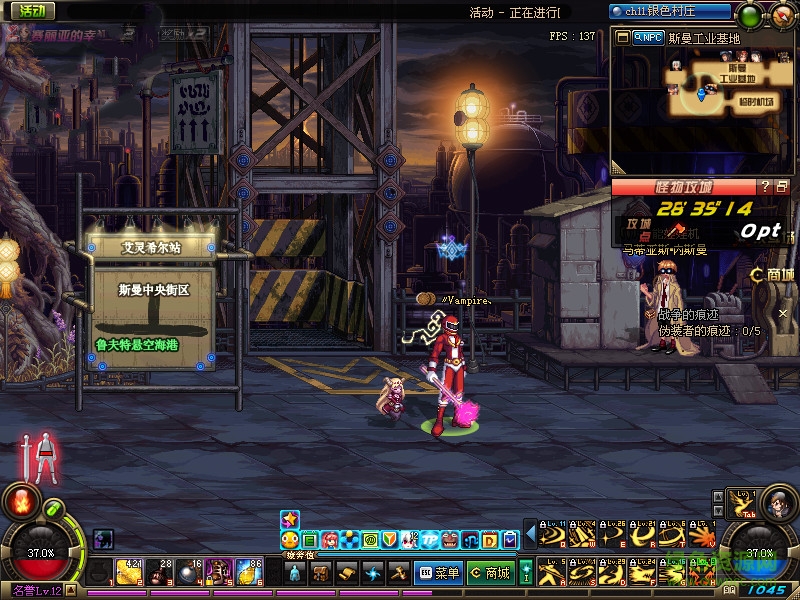The image size is (800, 600).
Task: Open the quest scroll icon
Action: 347,573
